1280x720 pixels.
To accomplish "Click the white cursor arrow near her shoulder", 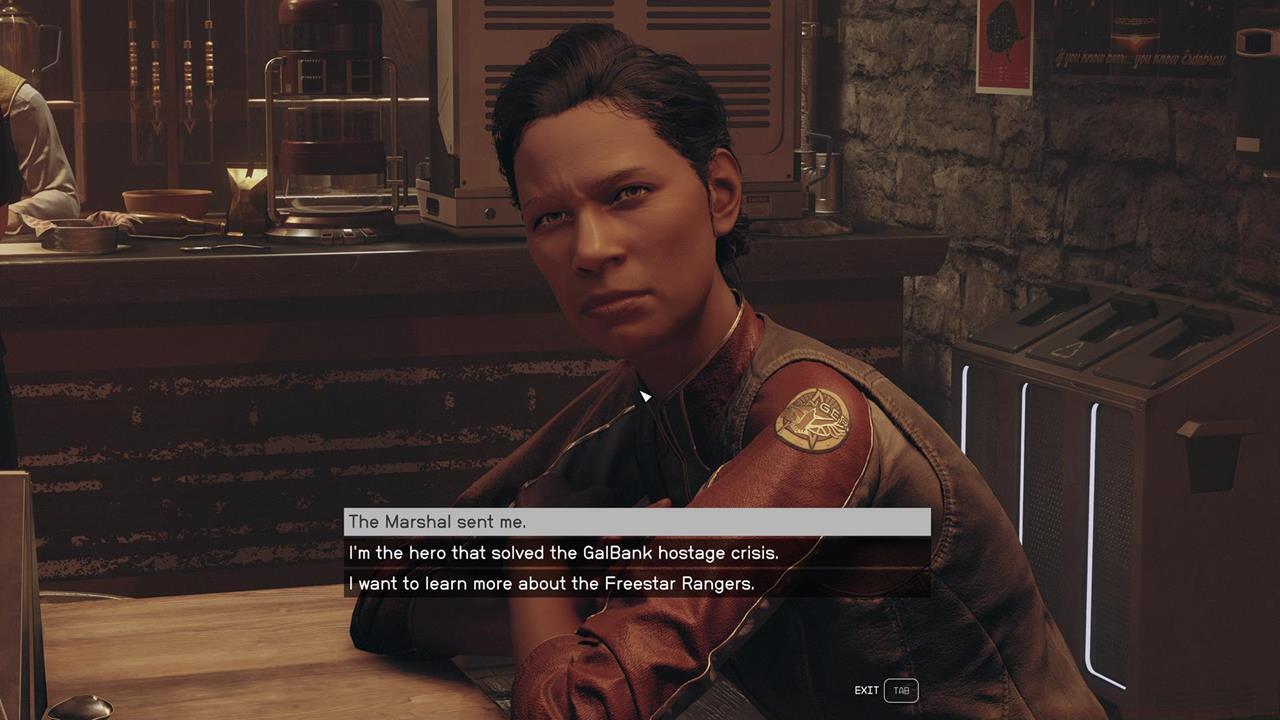I will point(645,397).
